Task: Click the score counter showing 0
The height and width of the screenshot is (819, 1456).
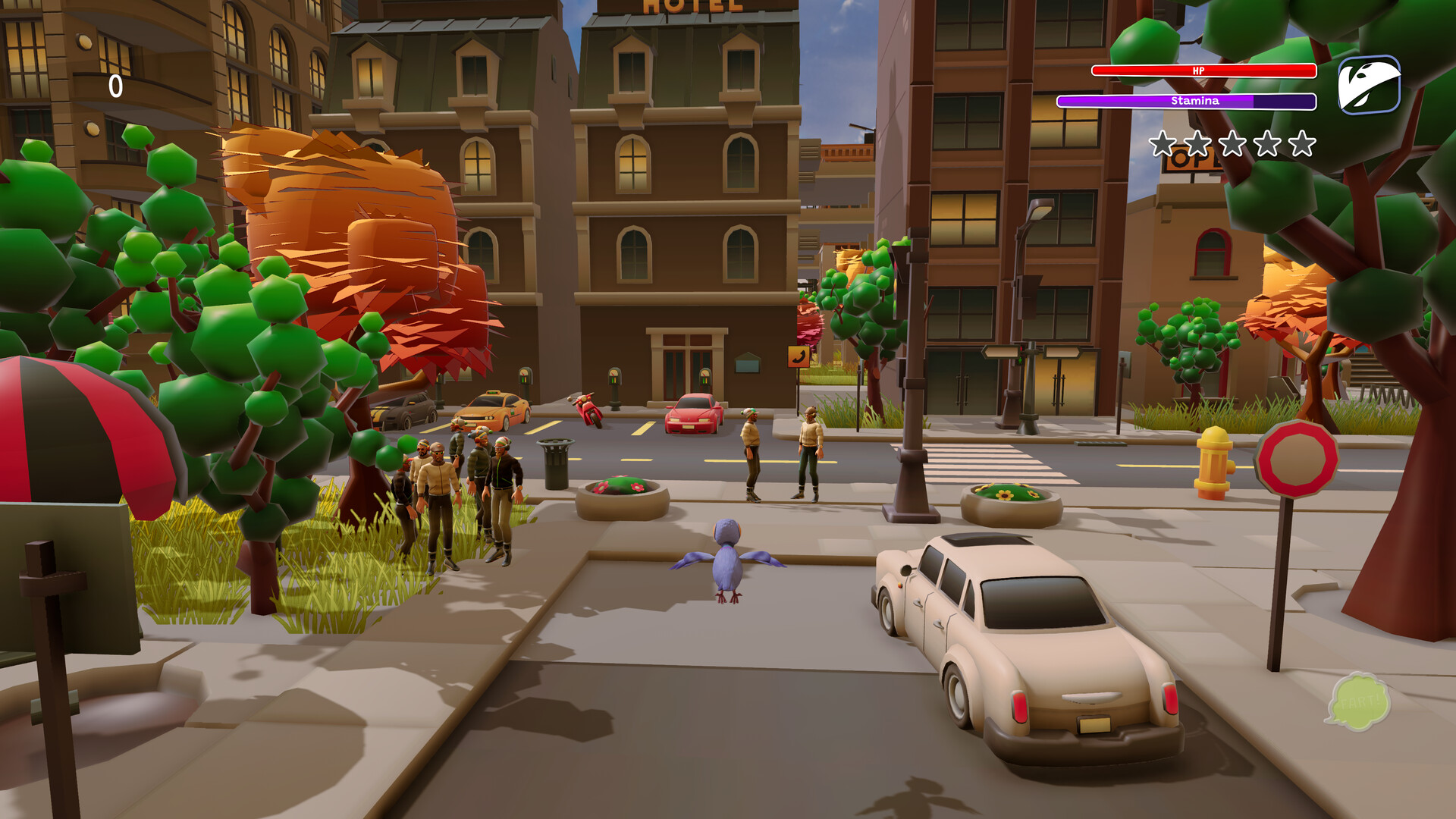Action: (115, 86)
